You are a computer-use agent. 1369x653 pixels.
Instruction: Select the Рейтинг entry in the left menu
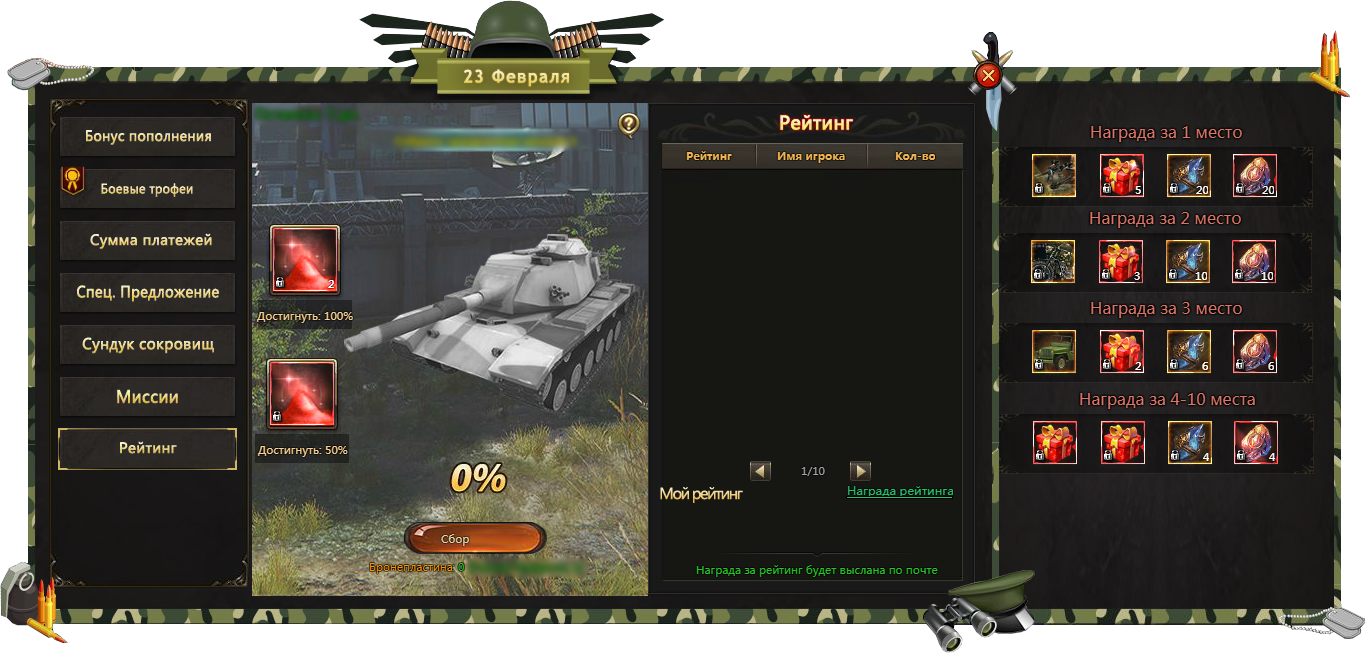[147, 449]
